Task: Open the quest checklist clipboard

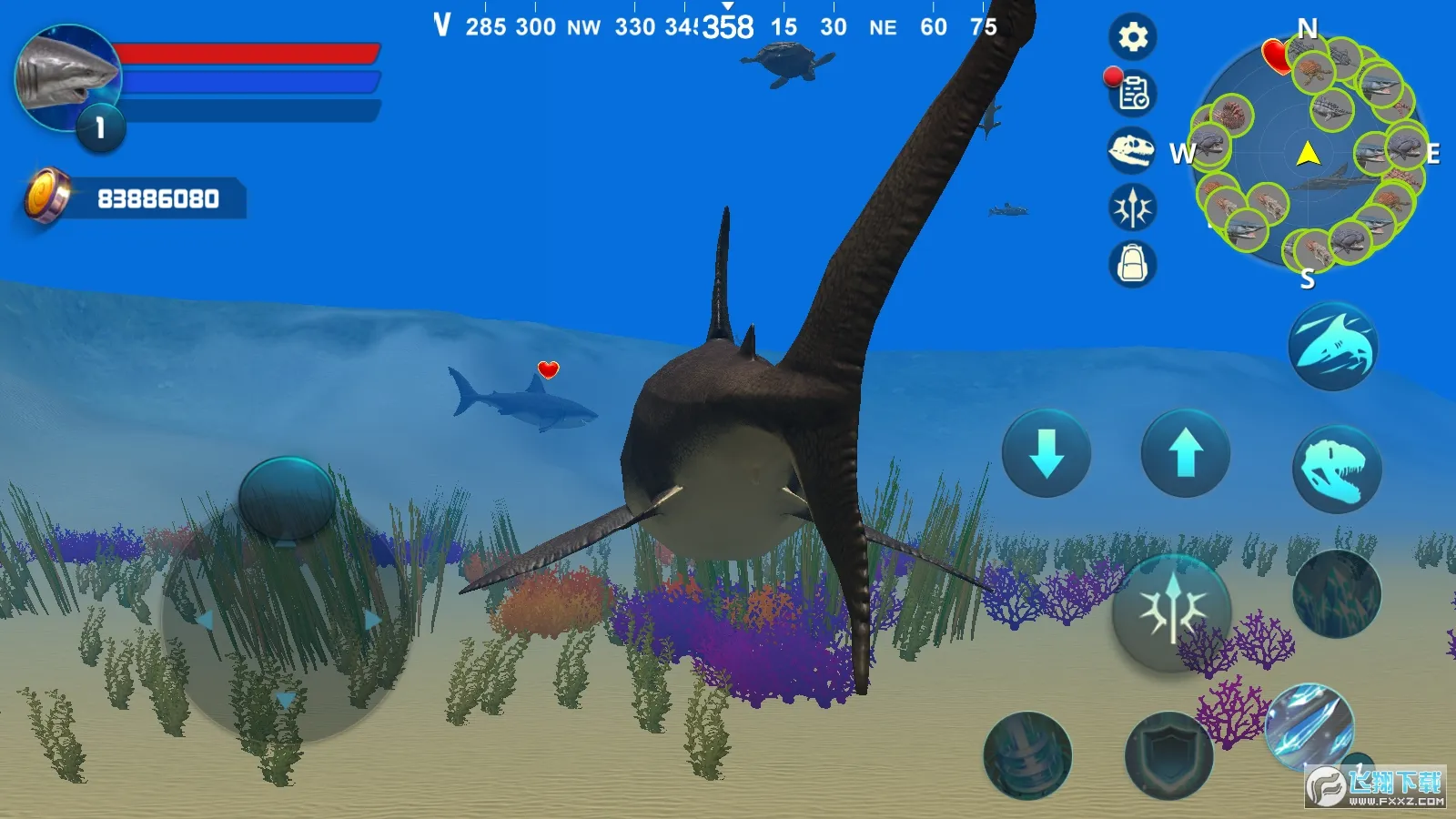Action: [x=1132, y=93]
